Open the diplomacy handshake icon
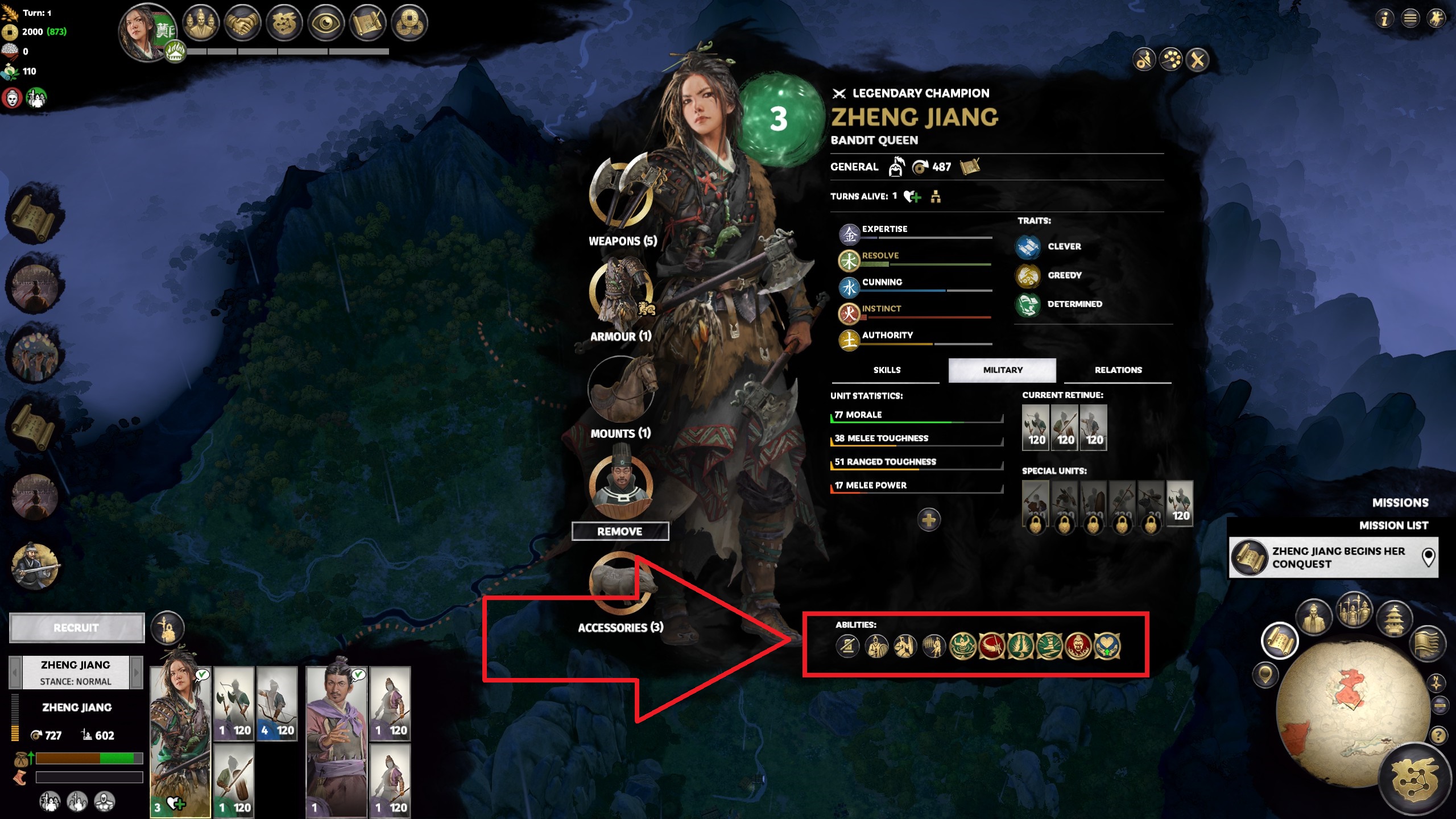1456x819 pixels. [242, 23]
